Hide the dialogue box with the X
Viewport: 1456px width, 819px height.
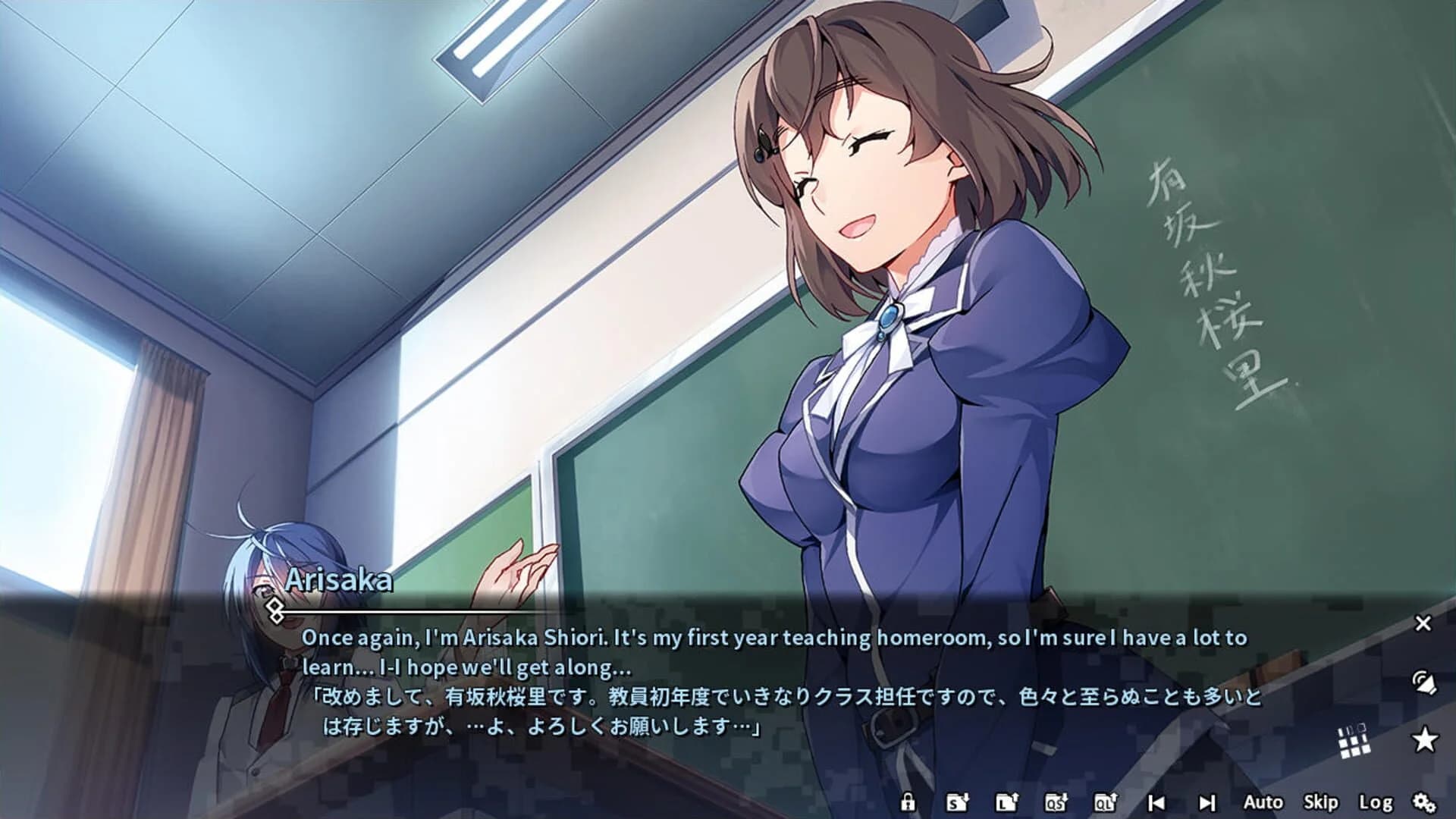point(1423,623)
